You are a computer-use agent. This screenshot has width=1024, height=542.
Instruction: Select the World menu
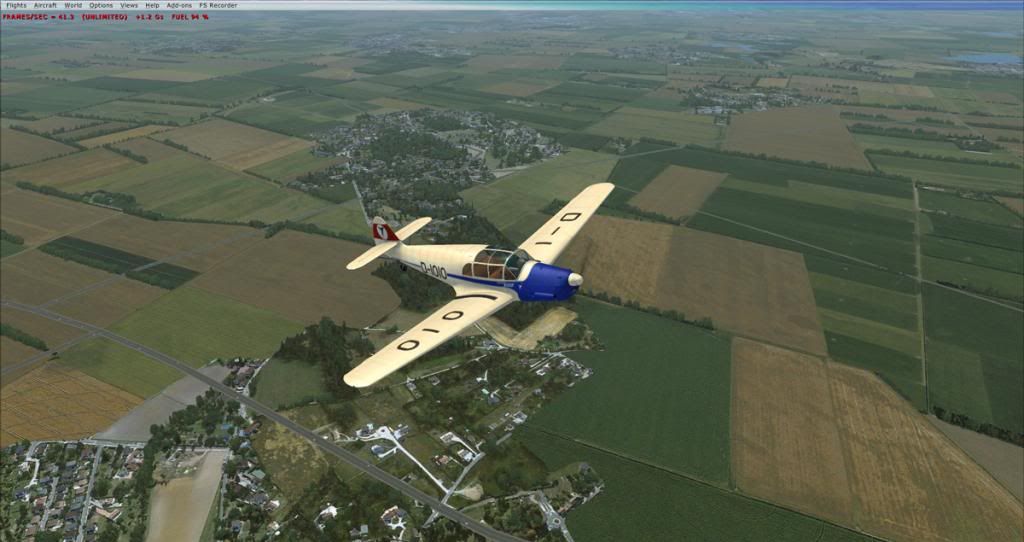(73, 5)
